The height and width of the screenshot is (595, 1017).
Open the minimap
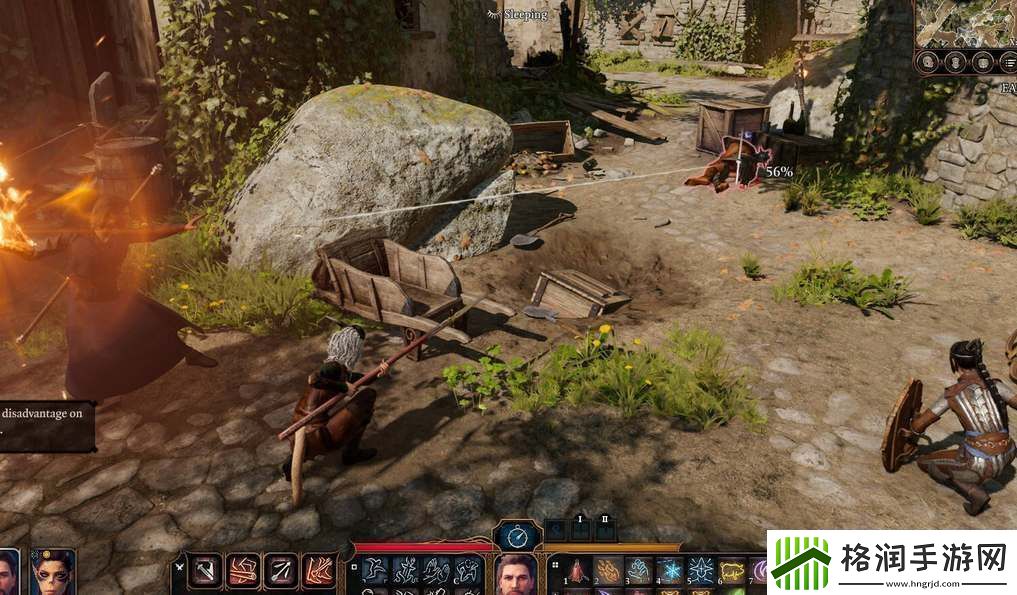pyautogui.click(x=965, y=22)
